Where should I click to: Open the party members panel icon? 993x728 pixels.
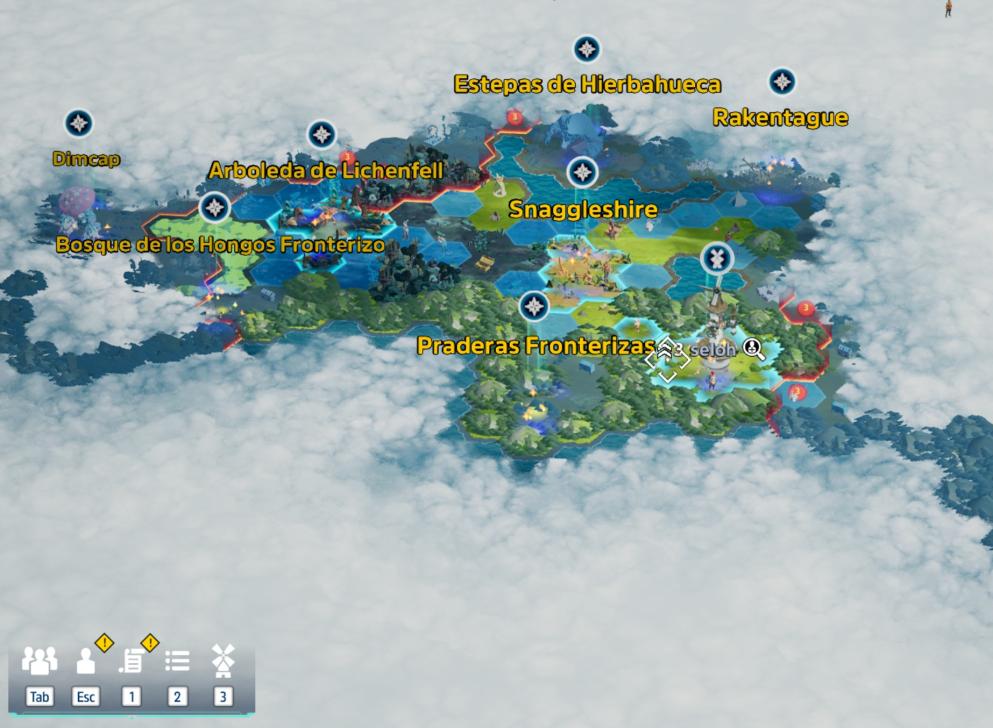pos(39,660)
